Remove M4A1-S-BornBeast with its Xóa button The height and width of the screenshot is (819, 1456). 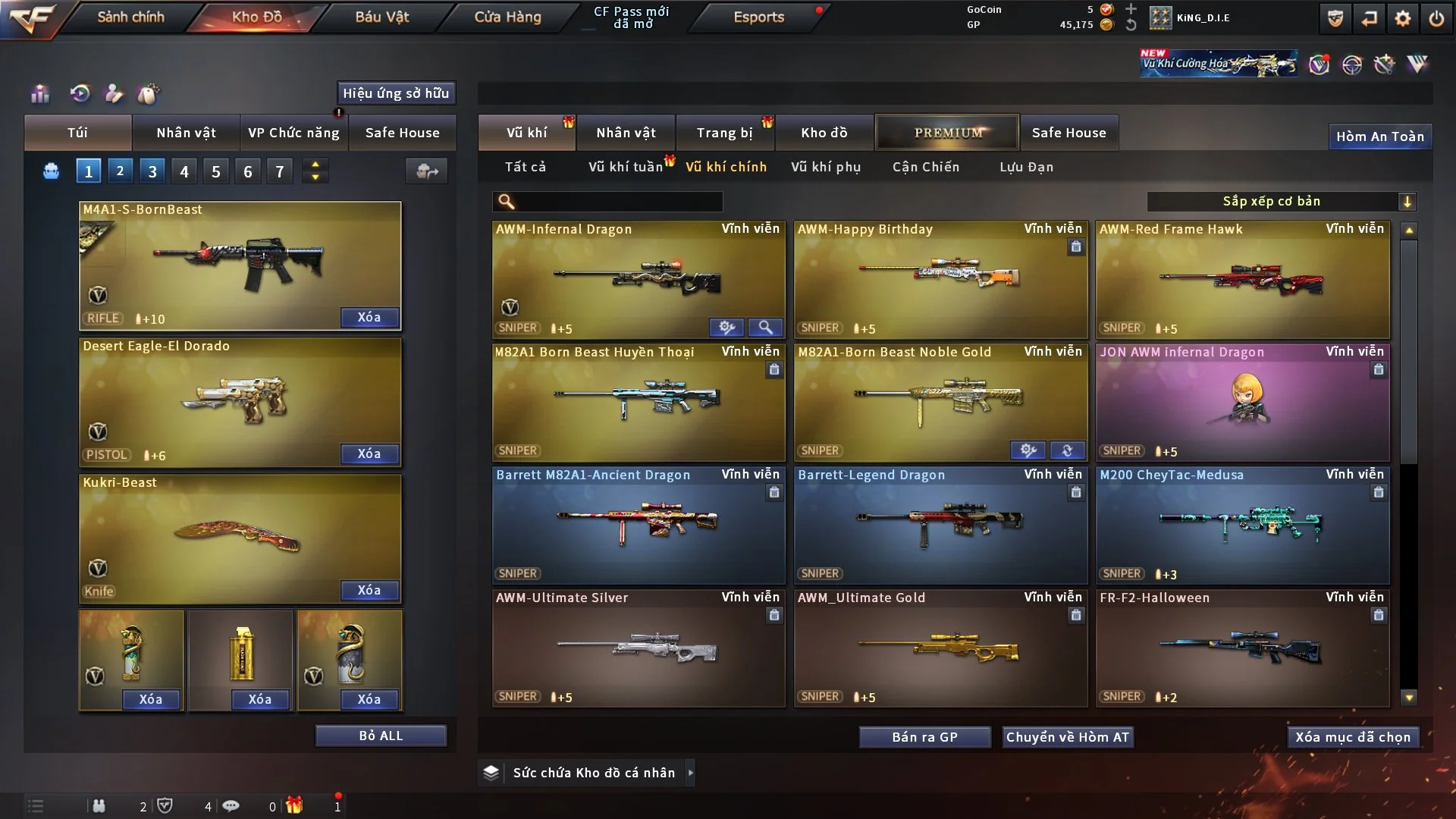(369, 317)
